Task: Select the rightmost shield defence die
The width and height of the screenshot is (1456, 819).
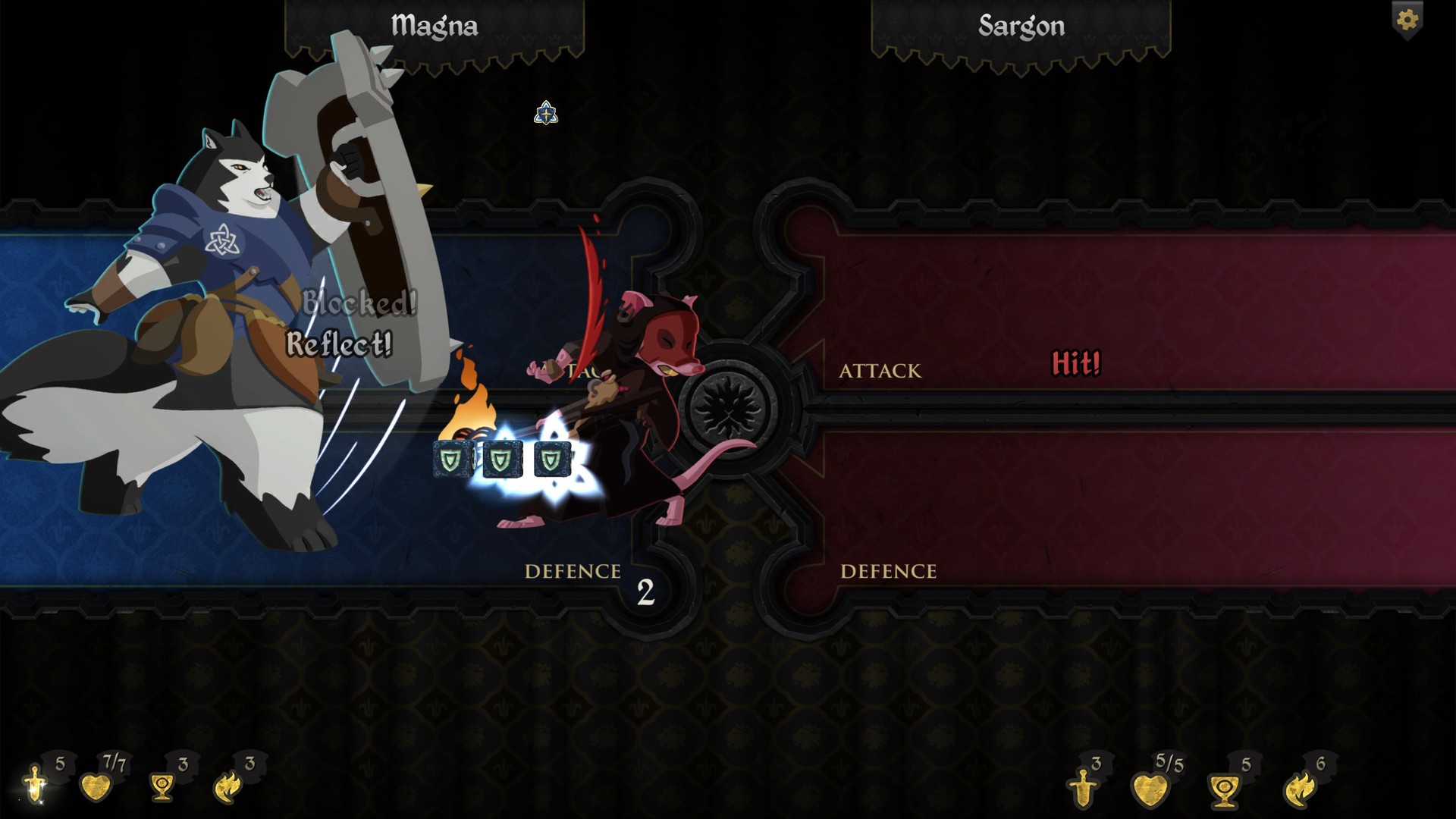Action: [x=553, y=460]
